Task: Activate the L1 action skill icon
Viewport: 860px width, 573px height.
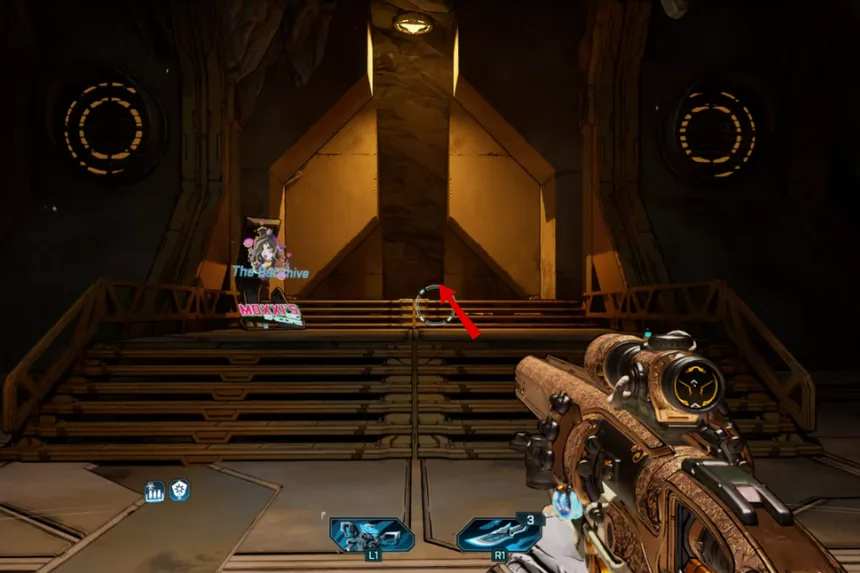Action: (372, 535)
